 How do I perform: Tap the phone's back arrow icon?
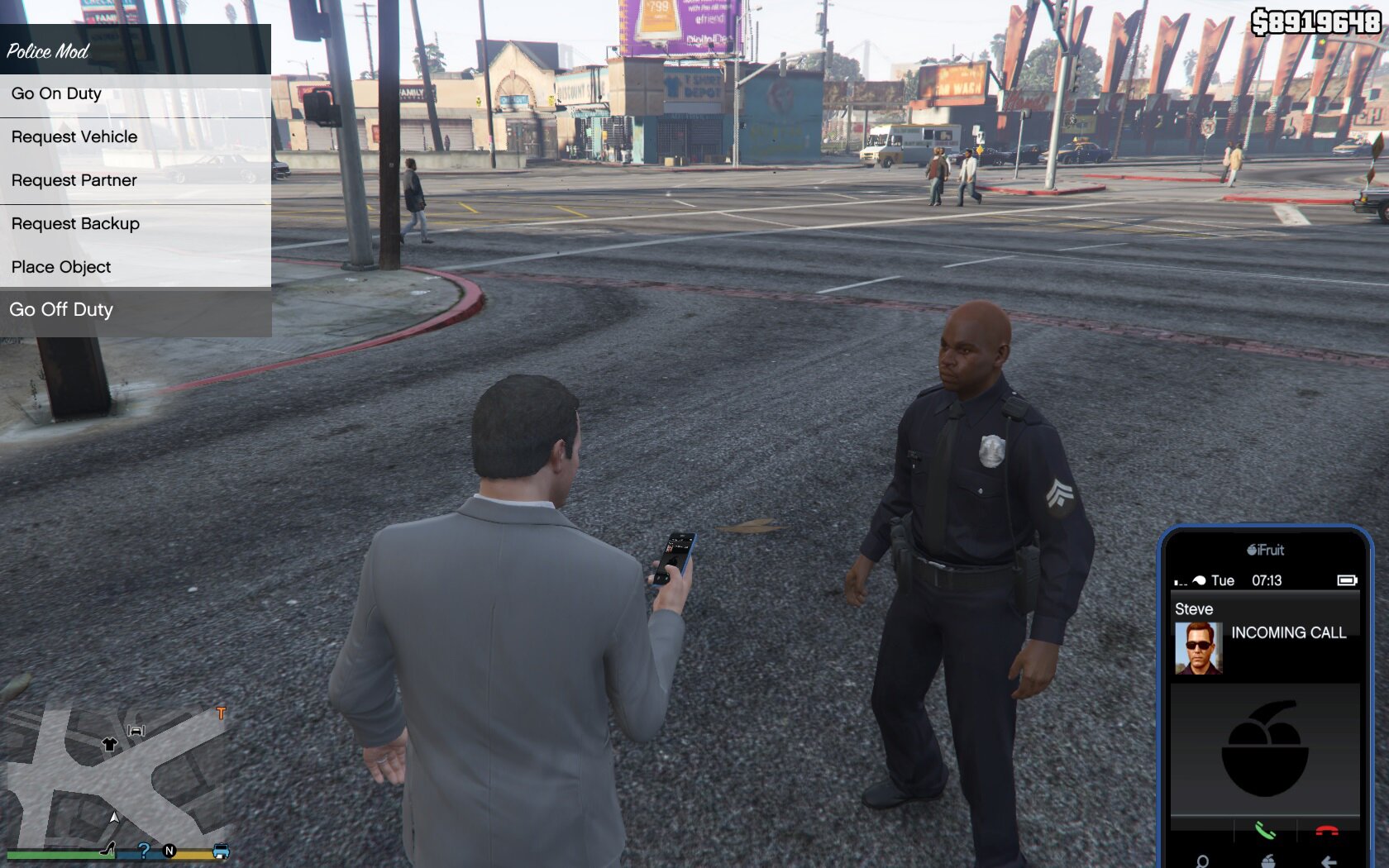click(1328, 861)
